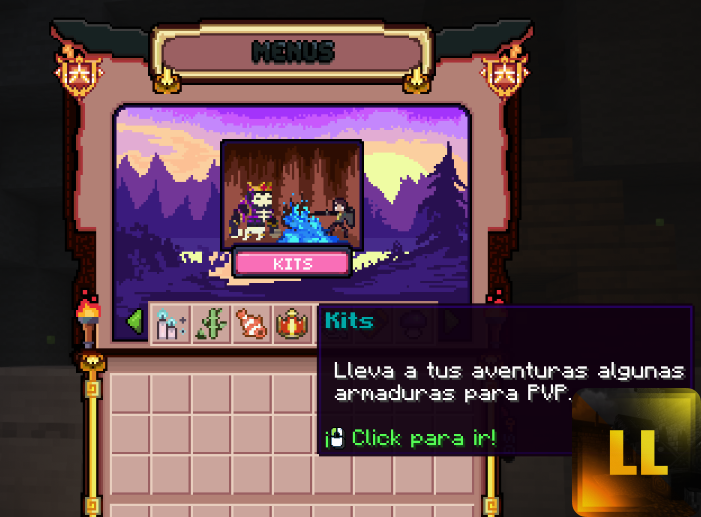The width and height of the screenshot is (701, 517).
Task: Open the red and gold crown icon
Action: 293,323
